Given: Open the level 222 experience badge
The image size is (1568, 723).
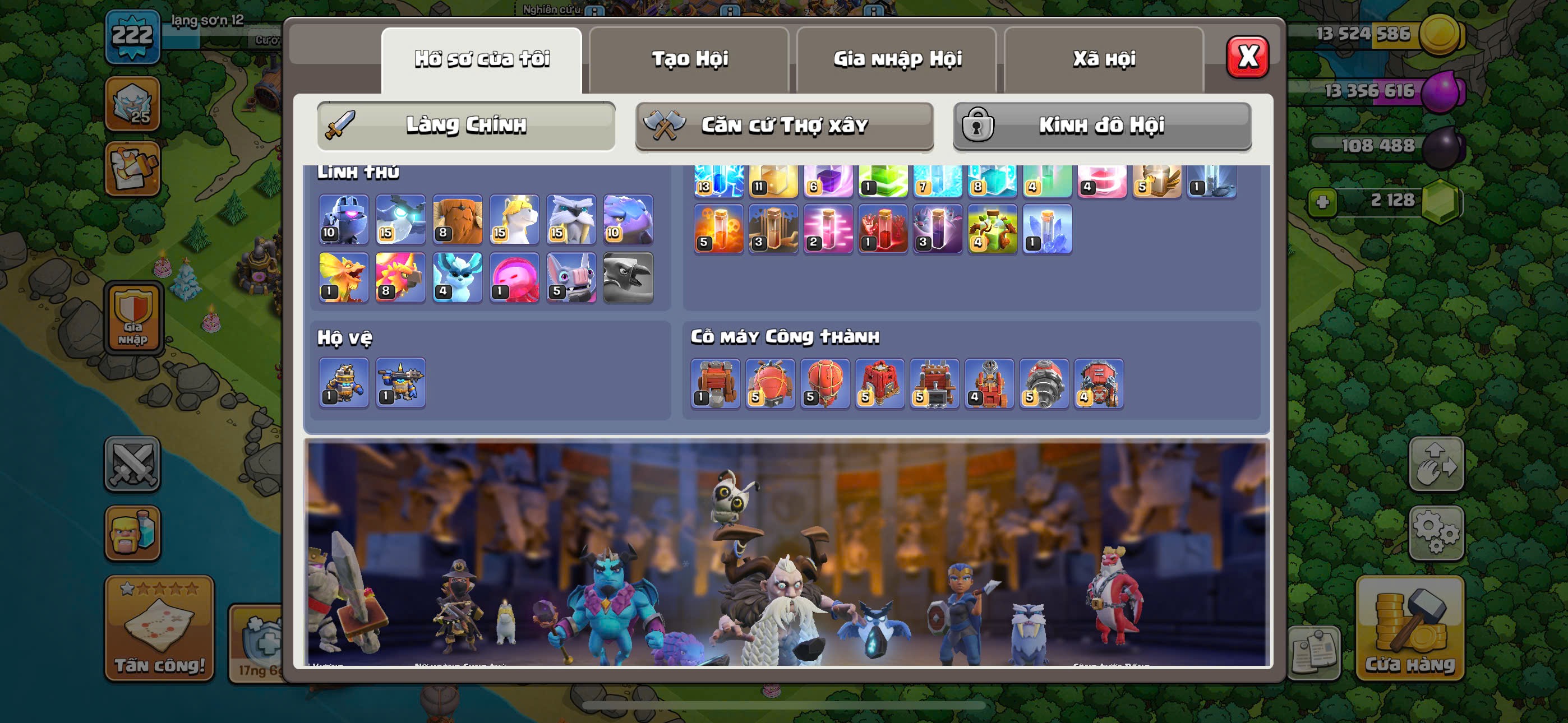Looking at the screenshot, I should pyautogui.click(x=132, y=36).
